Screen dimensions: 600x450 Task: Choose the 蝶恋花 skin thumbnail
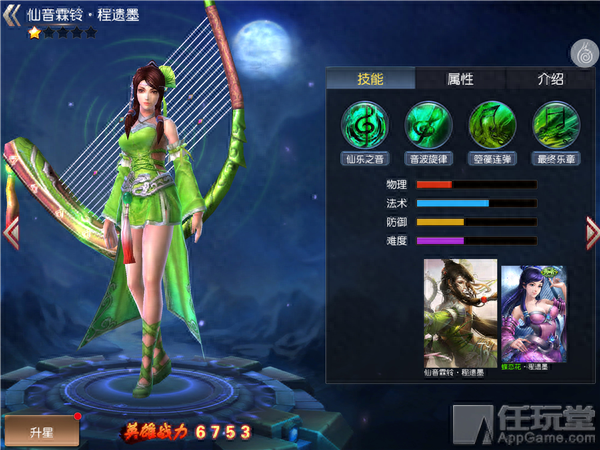532,315
